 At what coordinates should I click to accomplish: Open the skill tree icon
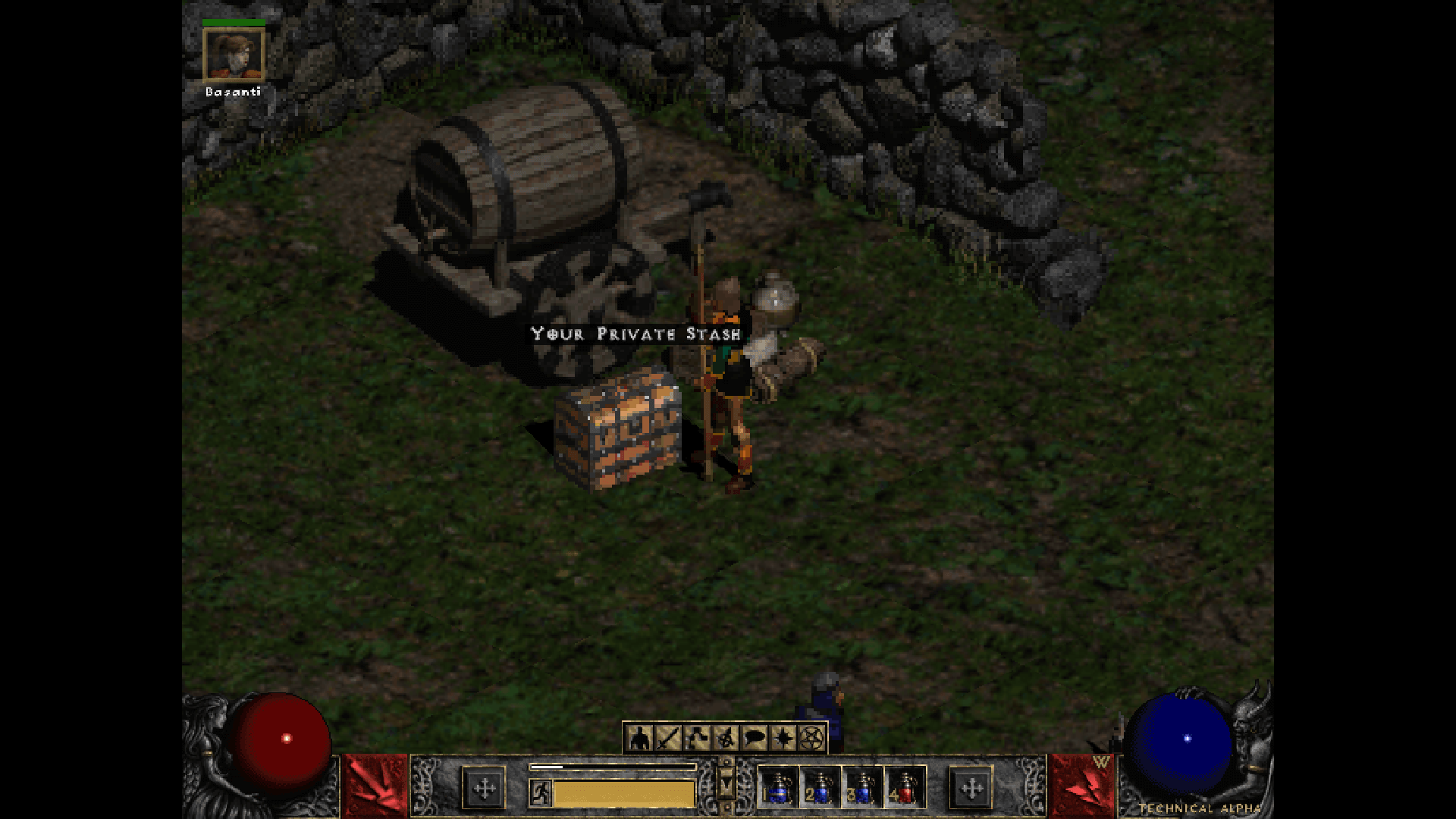(x=697, y=737)
